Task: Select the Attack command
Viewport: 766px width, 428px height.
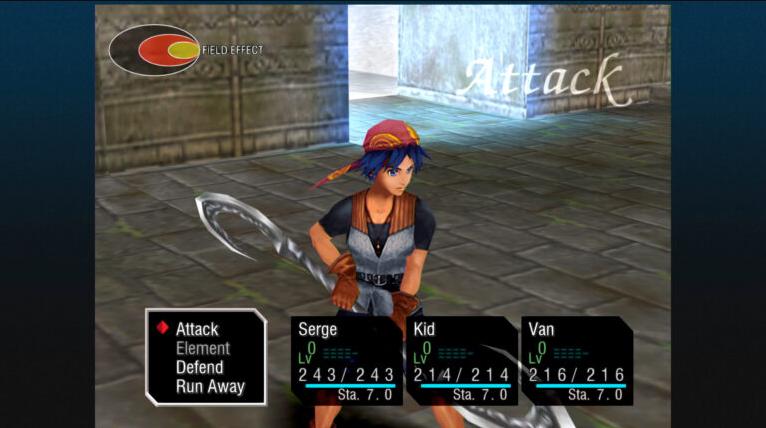Action: pos(197,329)
